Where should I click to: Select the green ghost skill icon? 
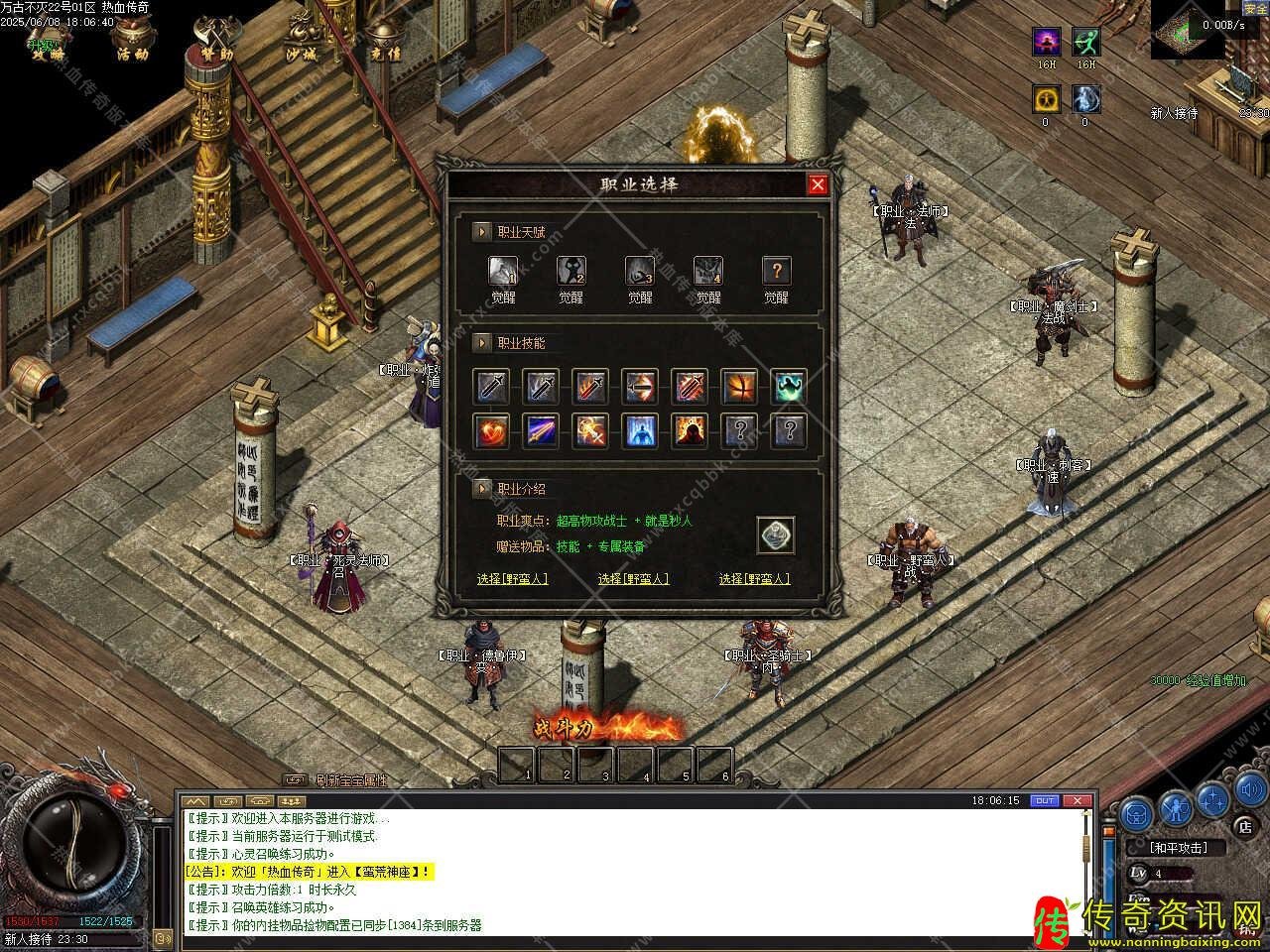790,386
